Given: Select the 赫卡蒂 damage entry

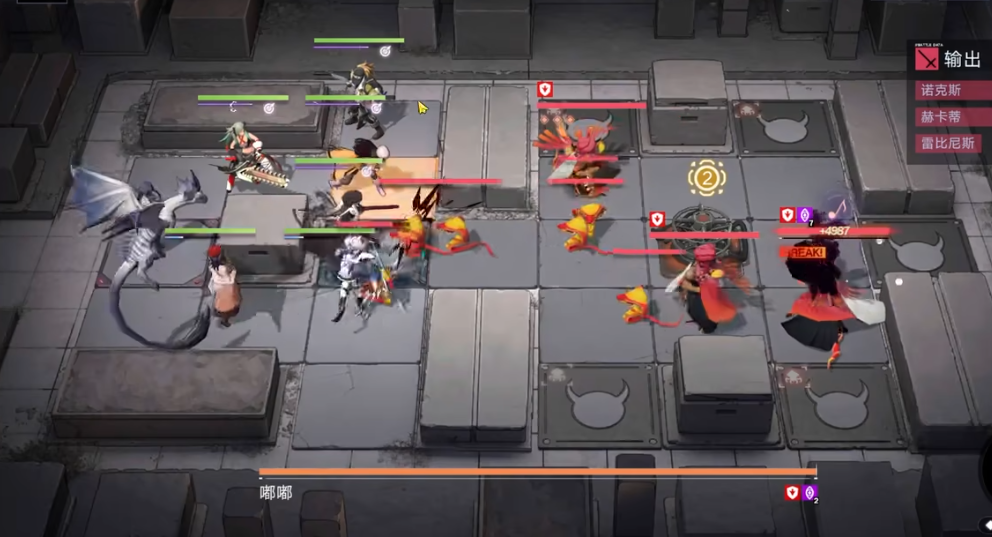Looking at the screenshot, I should click(x=946, y=116).
